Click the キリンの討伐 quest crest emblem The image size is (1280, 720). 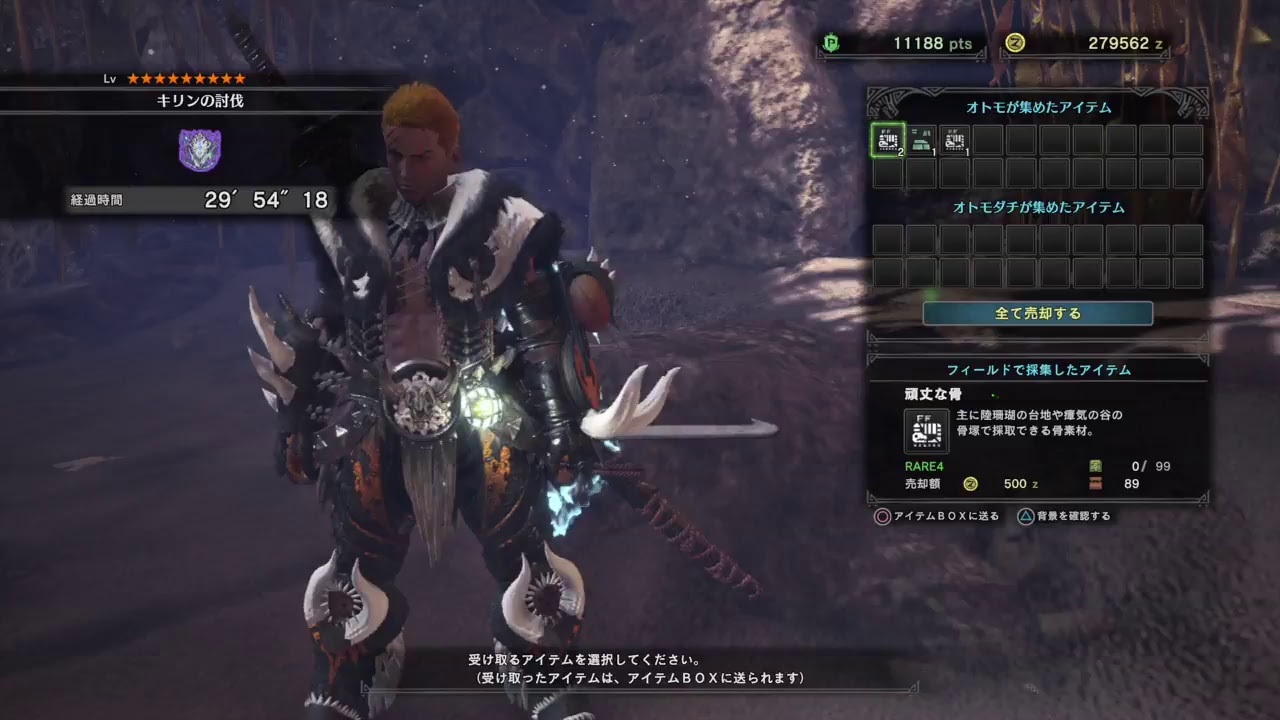[x=200, y=150]
